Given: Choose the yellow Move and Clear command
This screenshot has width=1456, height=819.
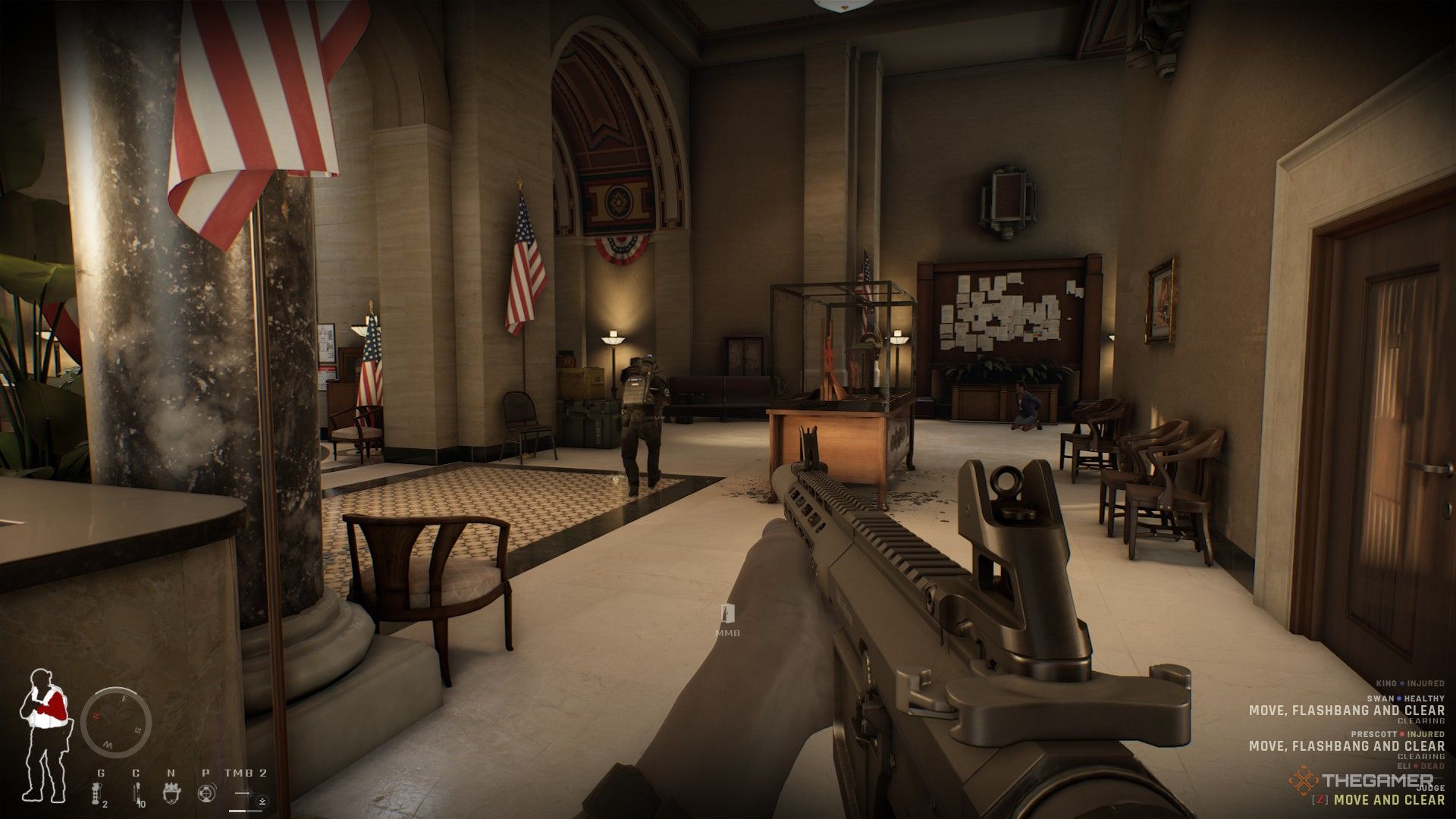Looking at the screenshot, I should click(x=1389, y=799).
